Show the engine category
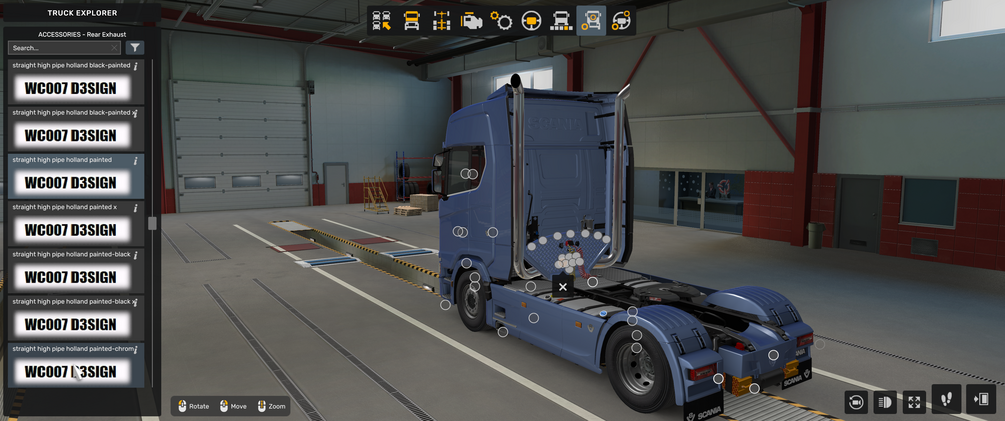Viewport: 1005px width, 421px height. pyautogui.click(x=471, y=21)
